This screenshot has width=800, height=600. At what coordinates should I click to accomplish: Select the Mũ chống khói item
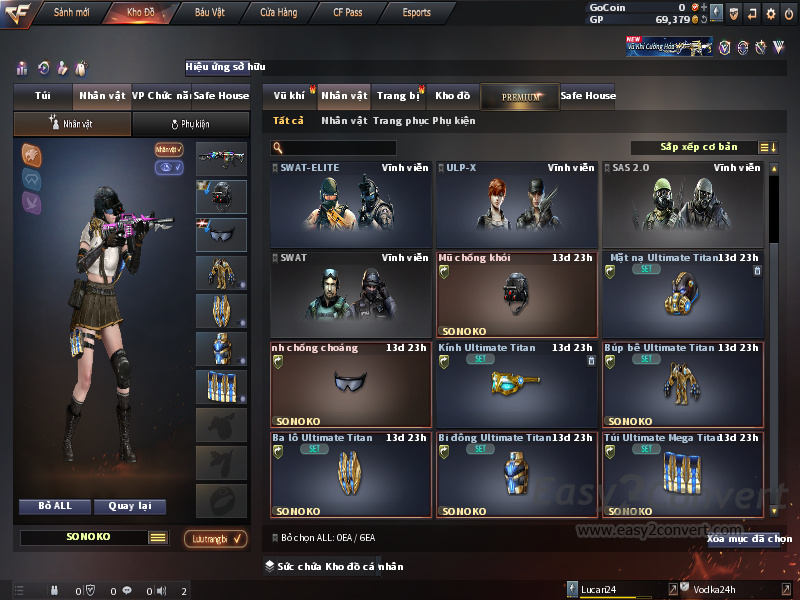(x=516, y=294)
